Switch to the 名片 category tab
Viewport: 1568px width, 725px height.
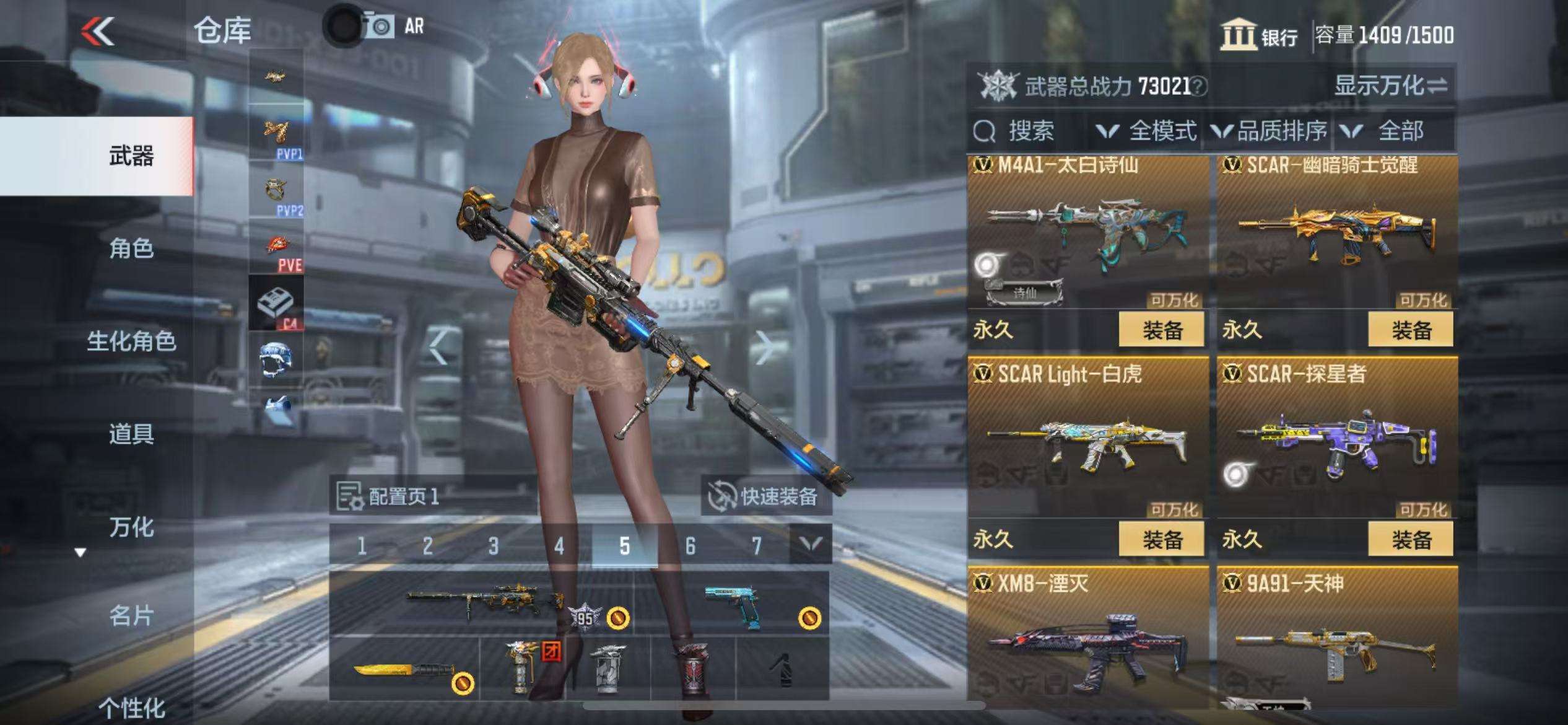pyautogui.click(x=131, y=615)
